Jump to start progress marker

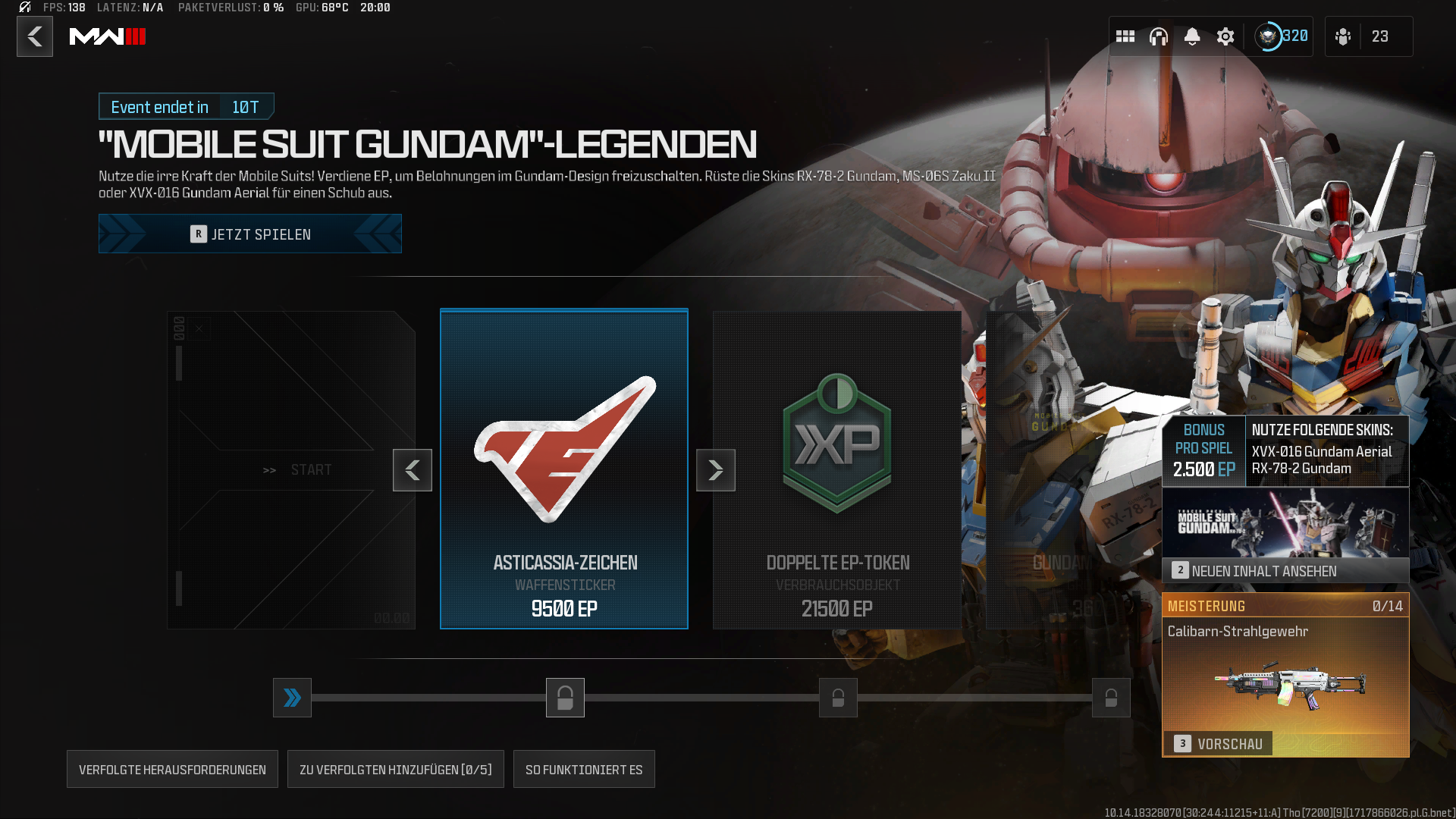tap(292, 698)
